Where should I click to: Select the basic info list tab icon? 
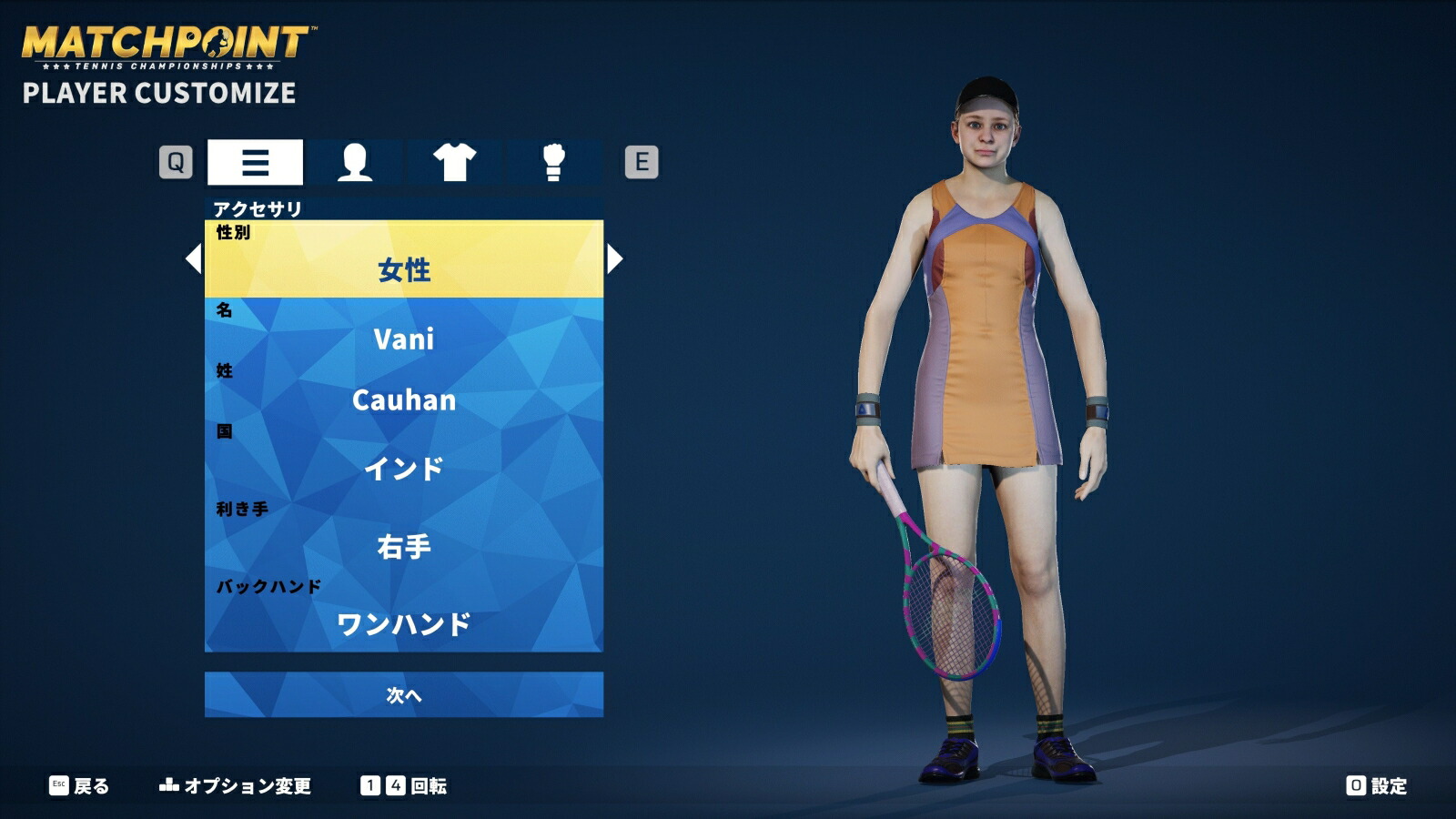[x=256, y=162]
